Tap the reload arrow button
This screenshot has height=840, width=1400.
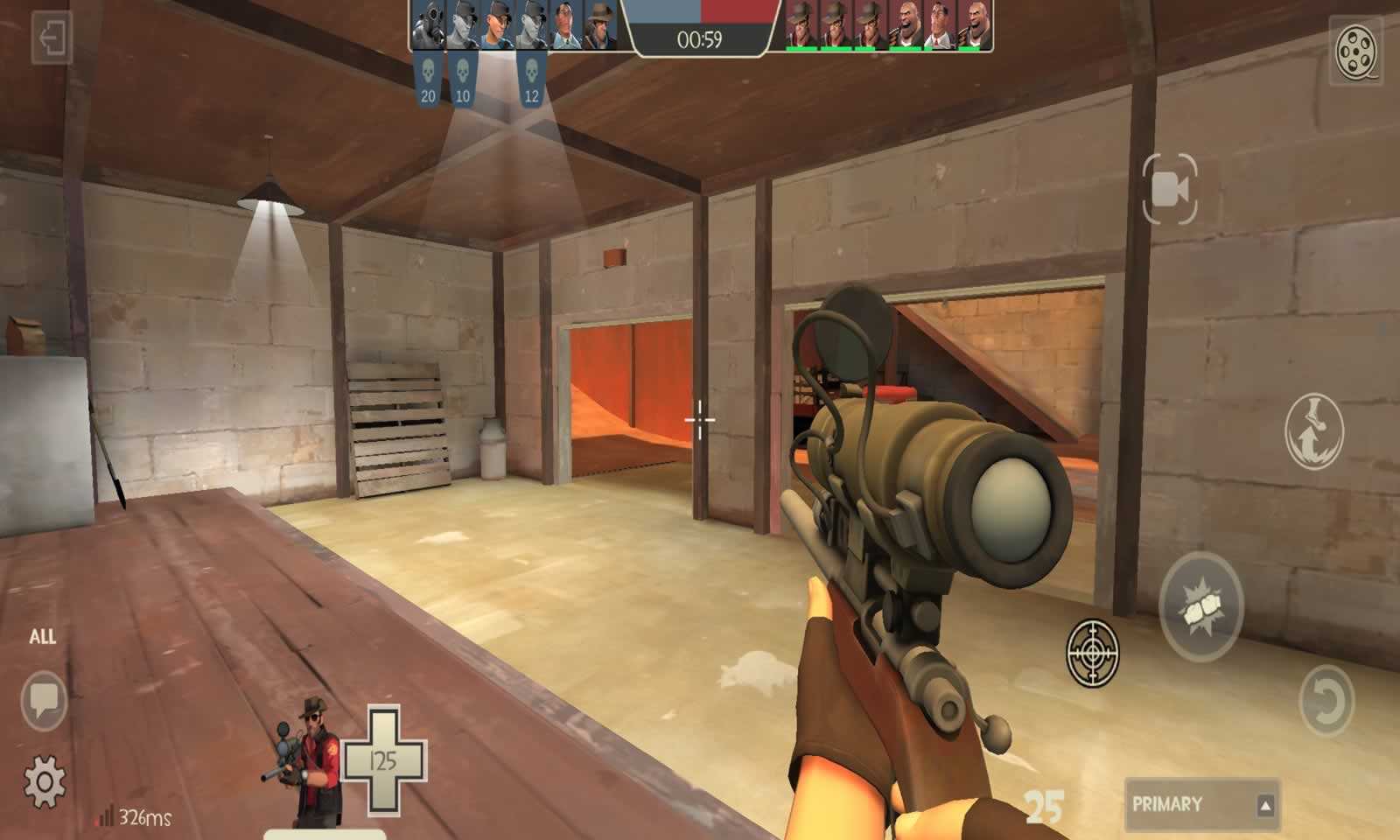point(1326,700)
